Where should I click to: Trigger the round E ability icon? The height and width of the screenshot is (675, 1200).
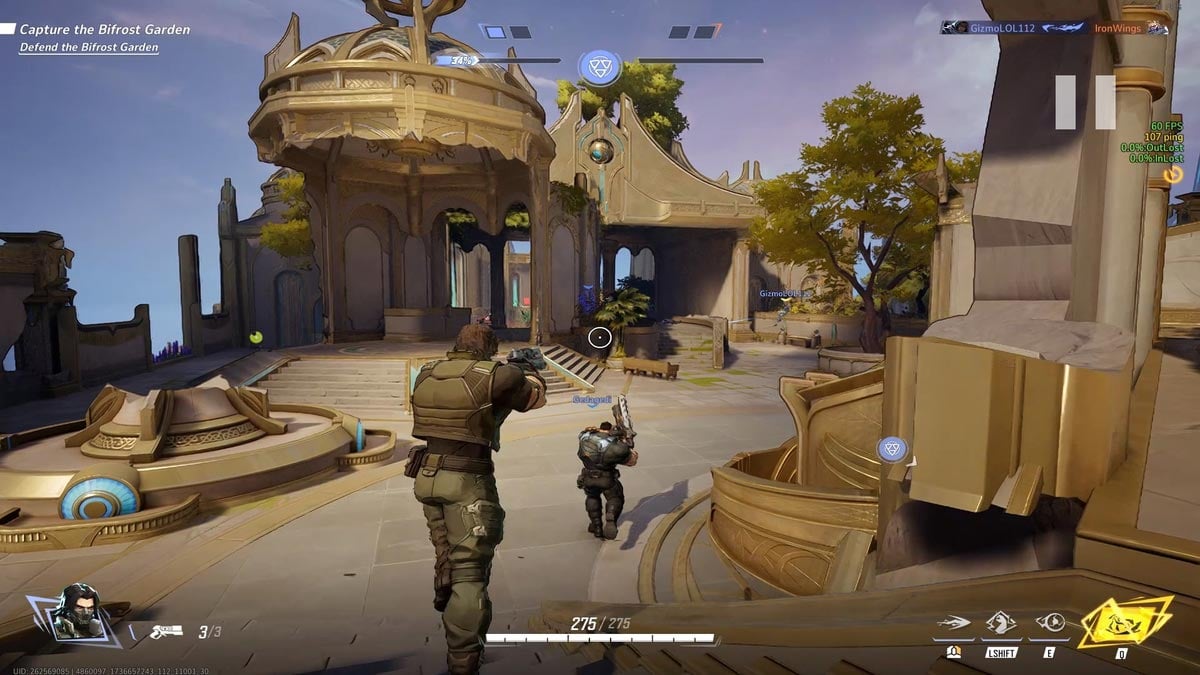click(1050, 624)
